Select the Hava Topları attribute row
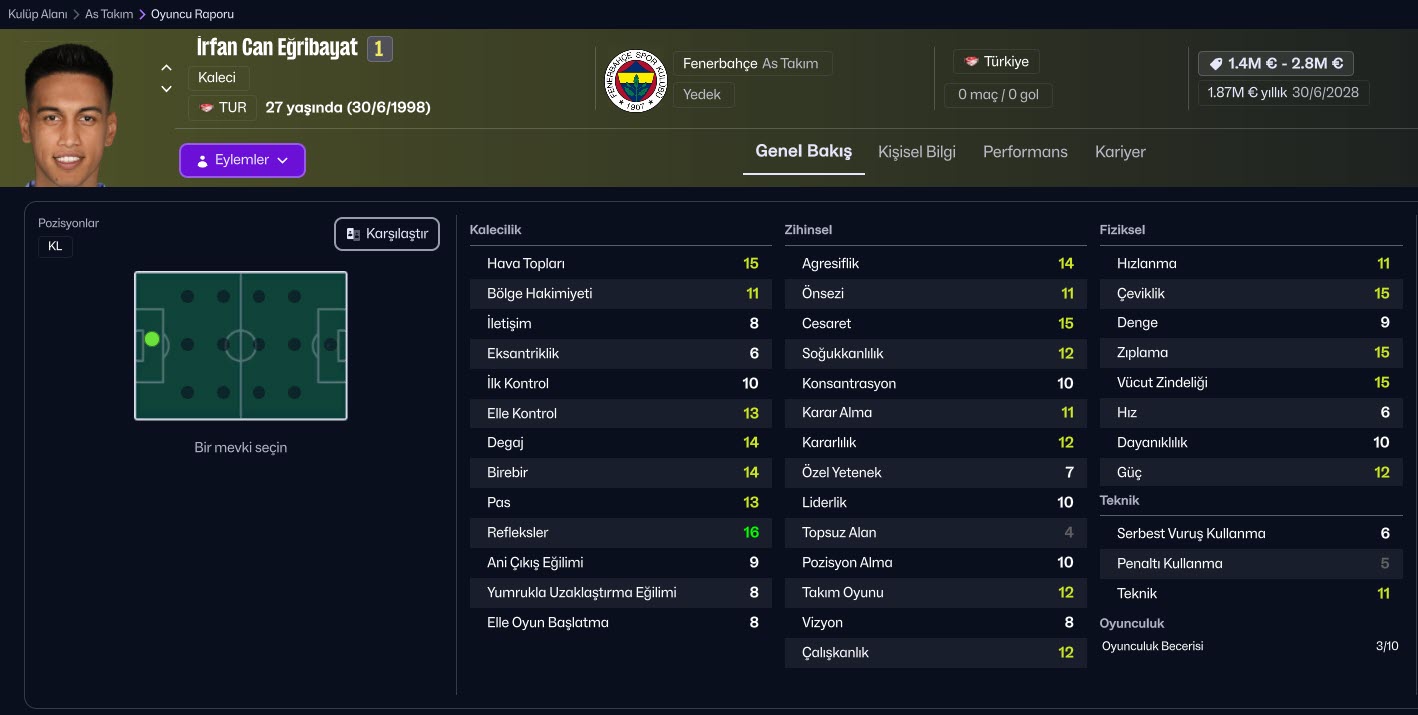Image resolution: width=1418 pixels, height=715 pixels. click(x=621, y=264)
